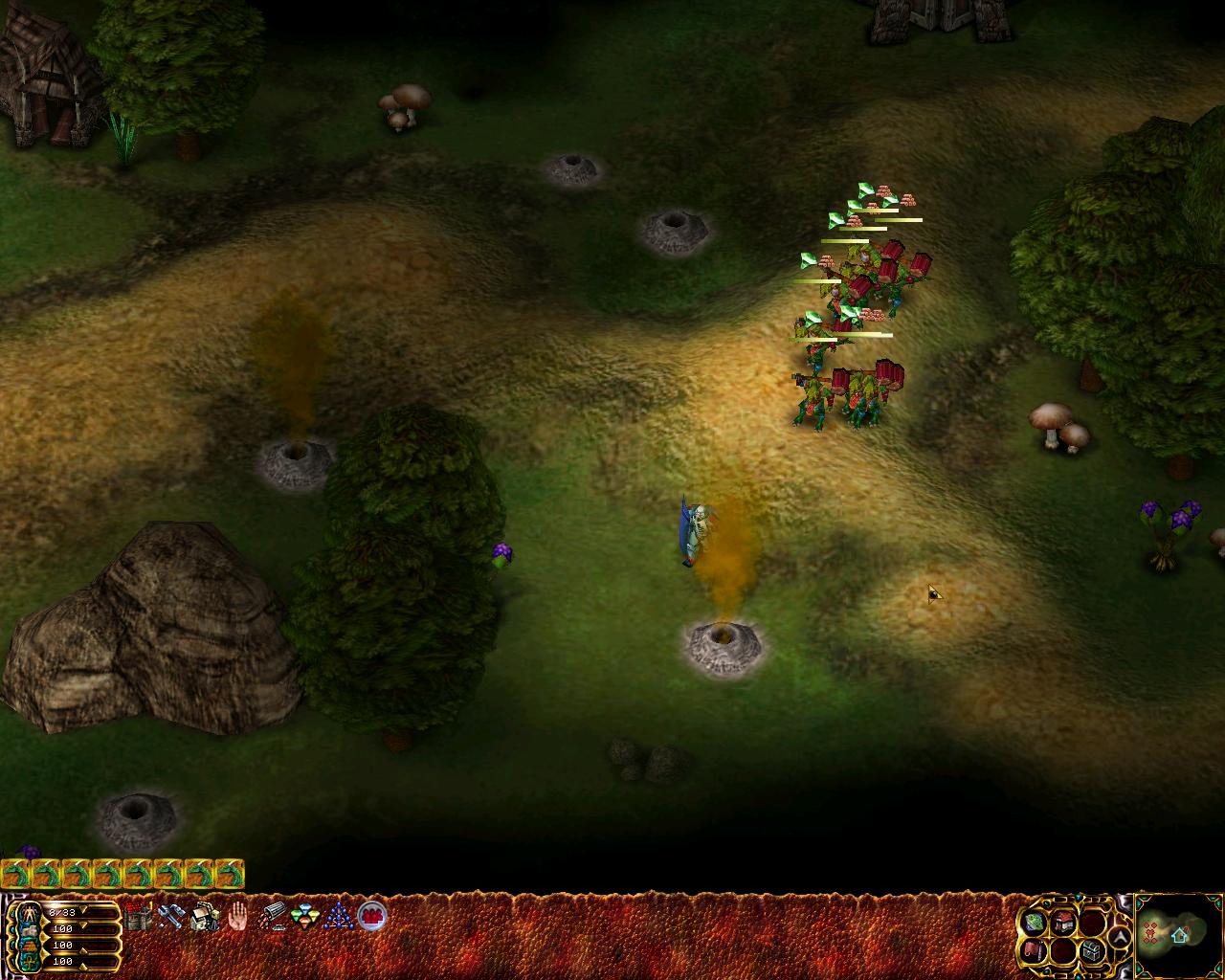Activate the open hand command
Viewport: 1225px width, 980px height.
tap(236, 917)
